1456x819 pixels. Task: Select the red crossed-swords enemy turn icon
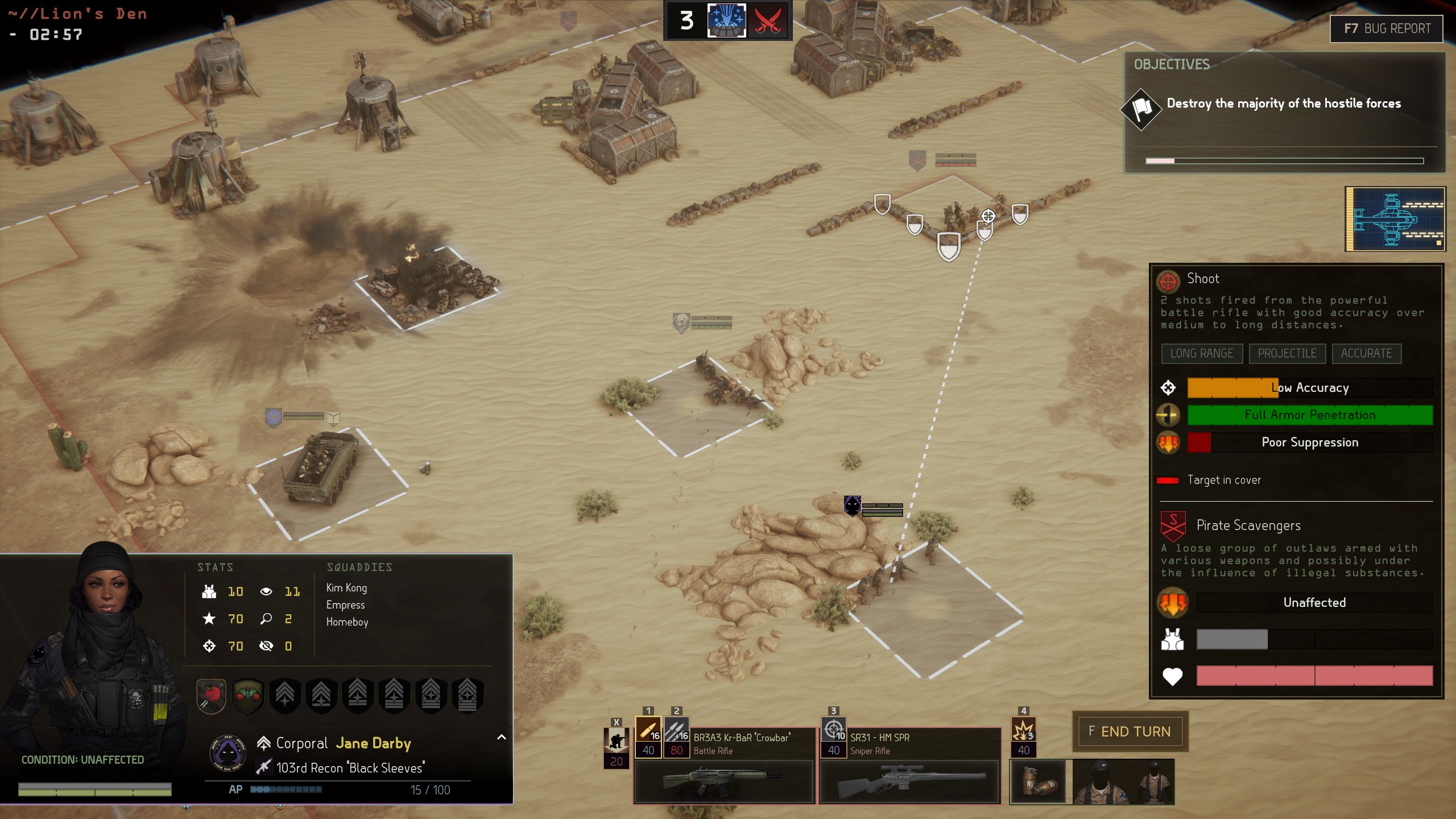pos(768,21)
